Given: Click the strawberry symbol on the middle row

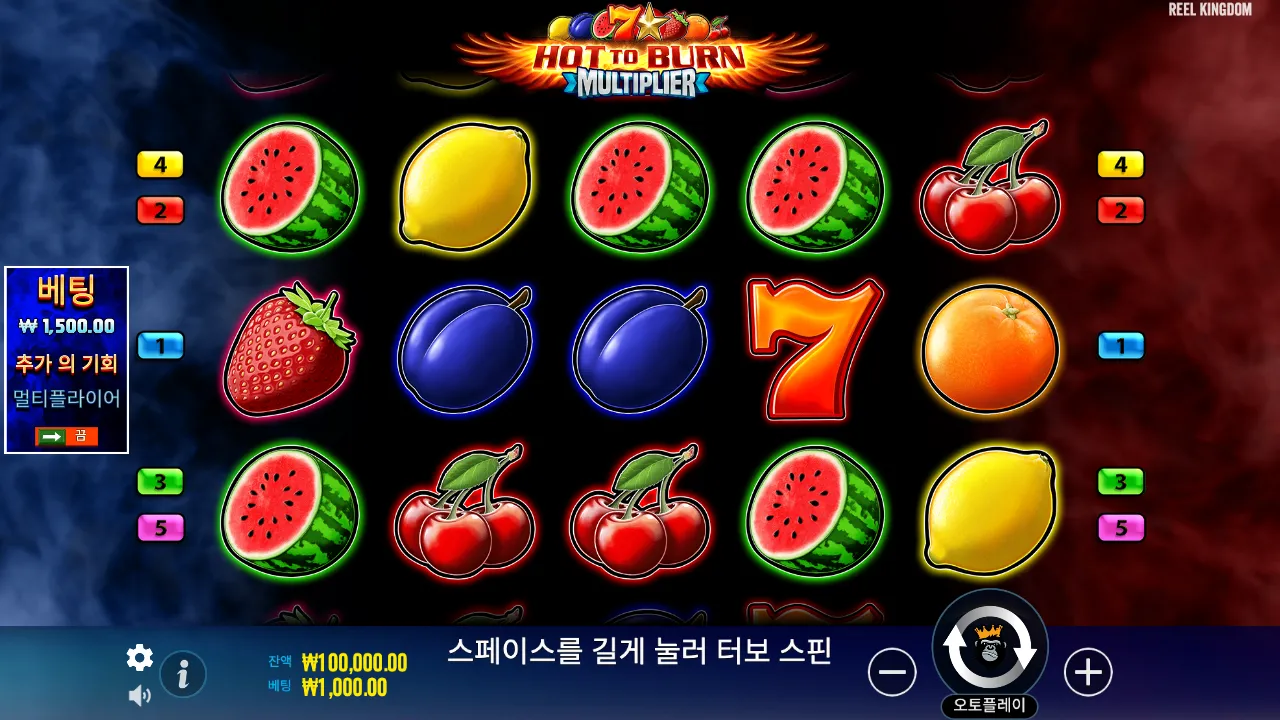Looking at the screenshot, I should [x=289, y=348].
